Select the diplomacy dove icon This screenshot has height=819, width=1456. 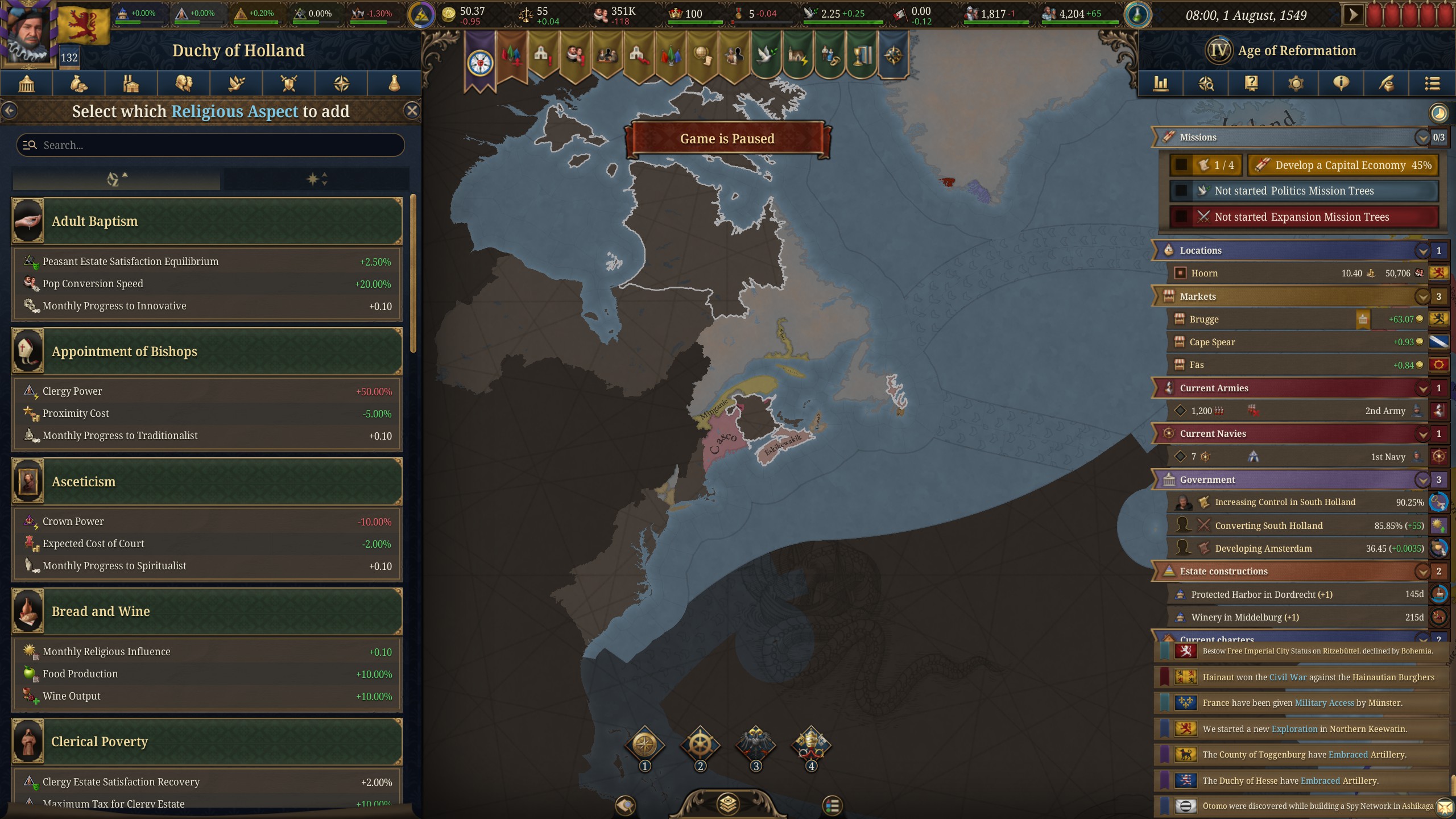[236, 83]
